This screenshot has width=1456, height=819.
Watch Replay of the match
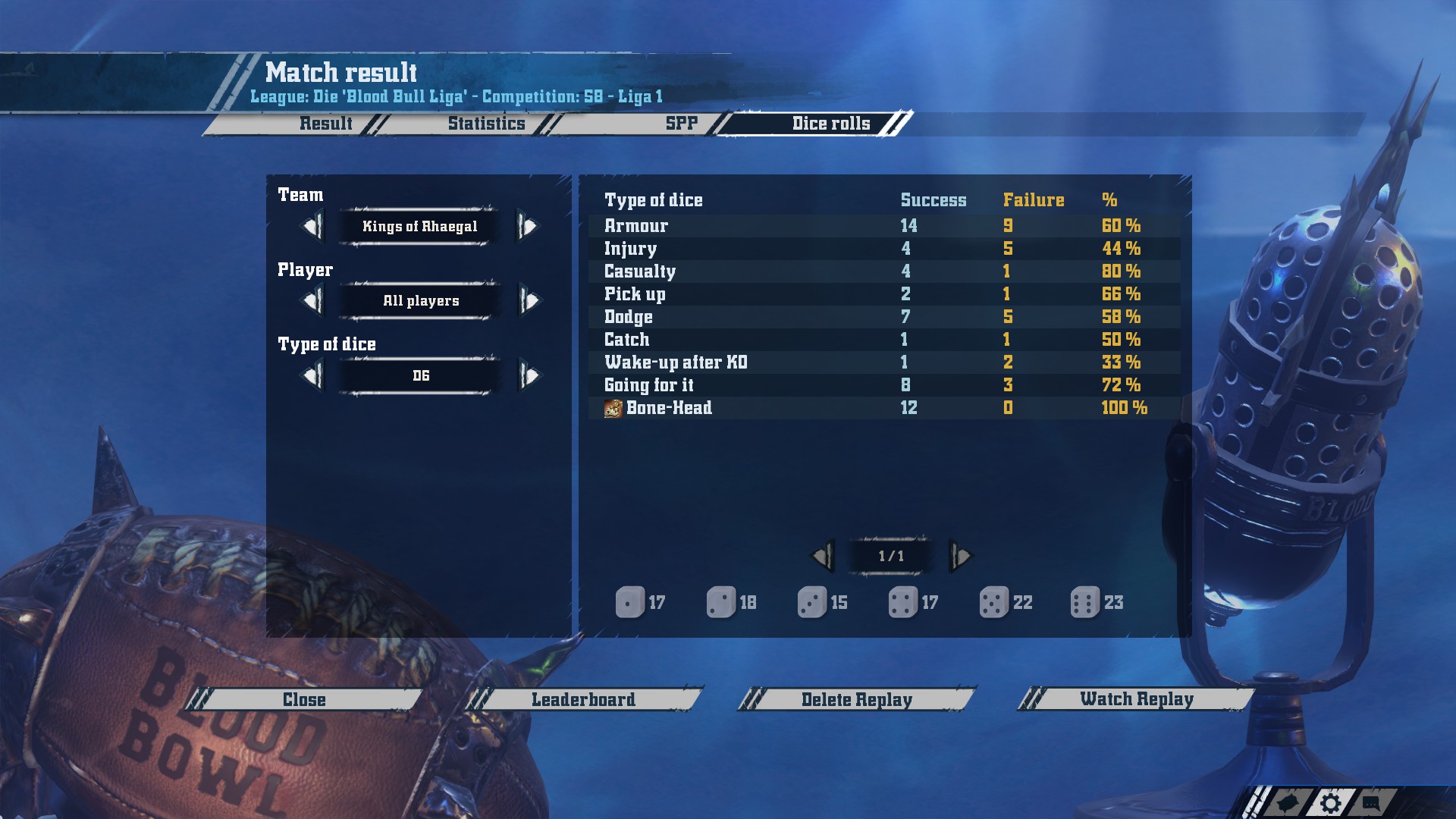(1136, 699)
